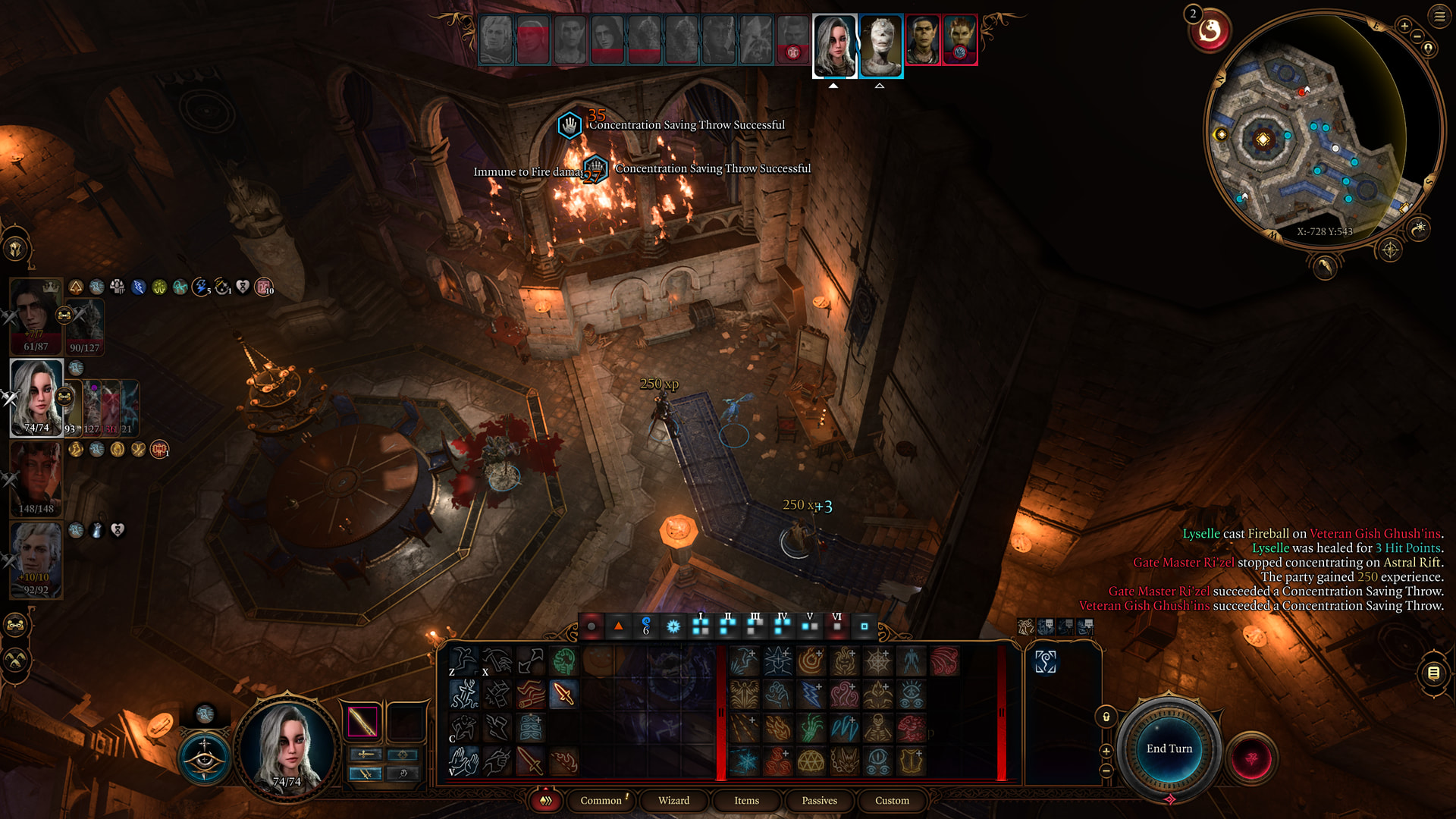Select the red-haired party member portrait

(36, 478)
